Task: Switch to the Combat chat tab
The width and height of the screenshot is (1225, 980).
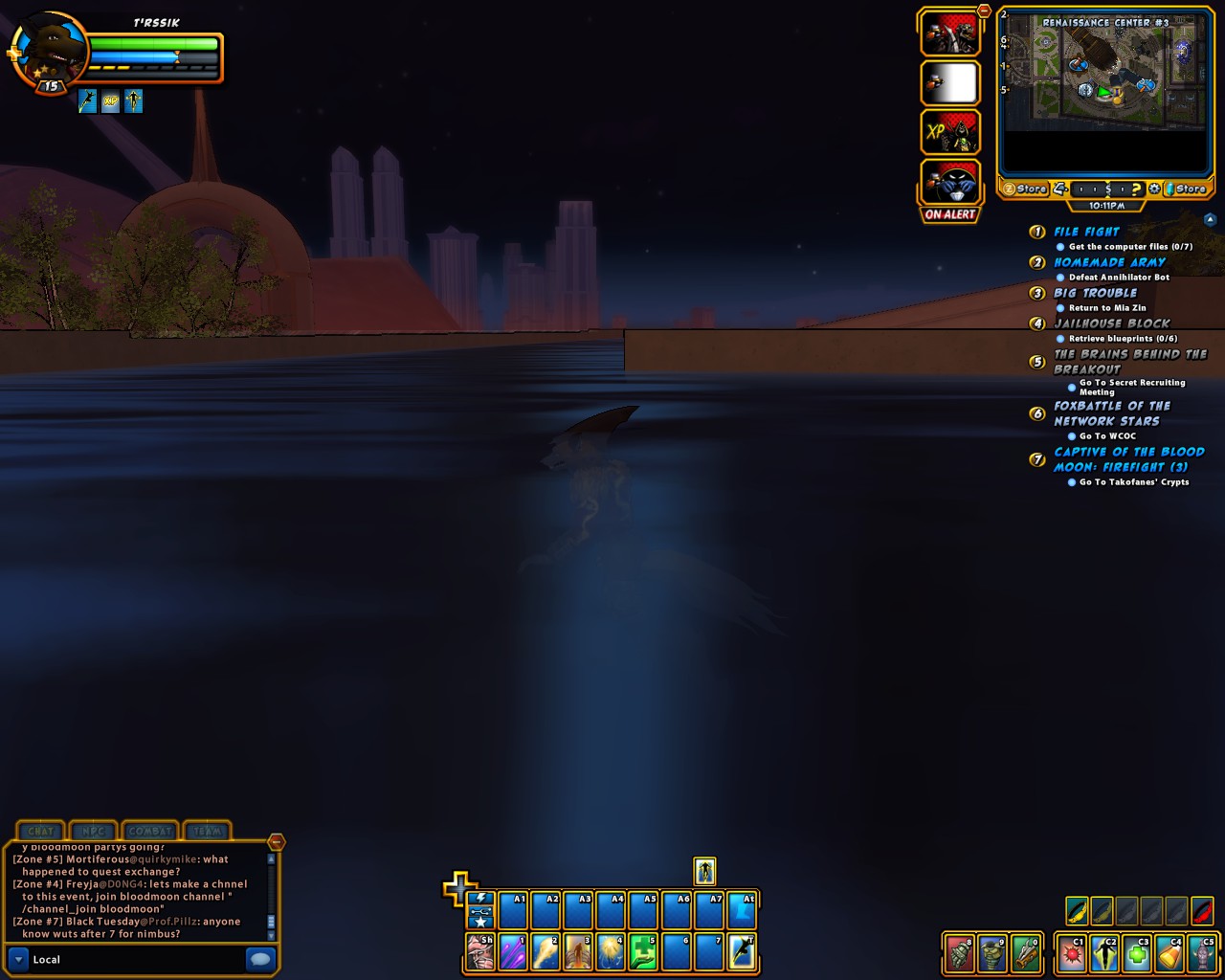Action: (x=149, y=831)
